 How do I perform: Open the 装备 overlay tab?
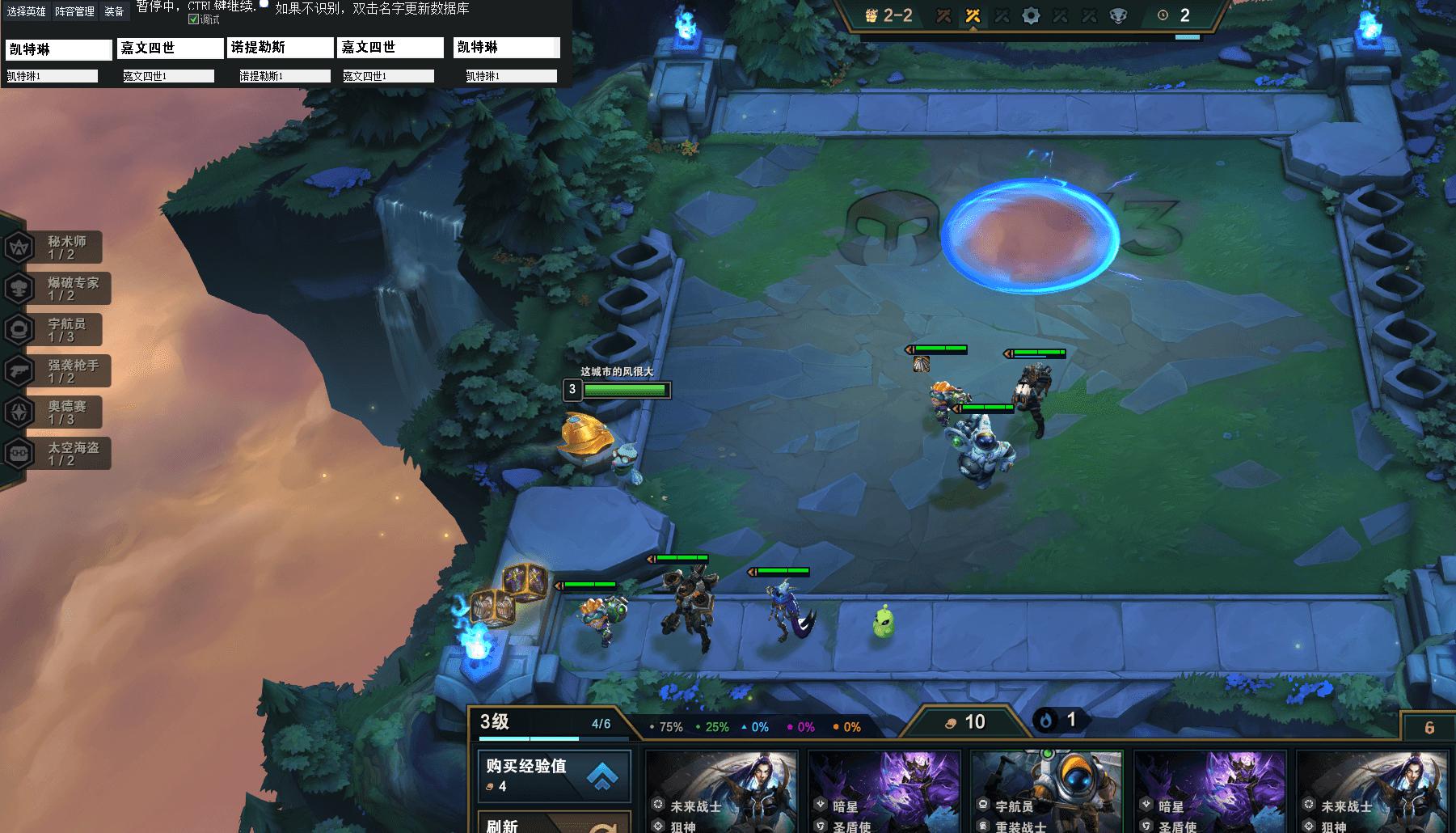[114, 11]
